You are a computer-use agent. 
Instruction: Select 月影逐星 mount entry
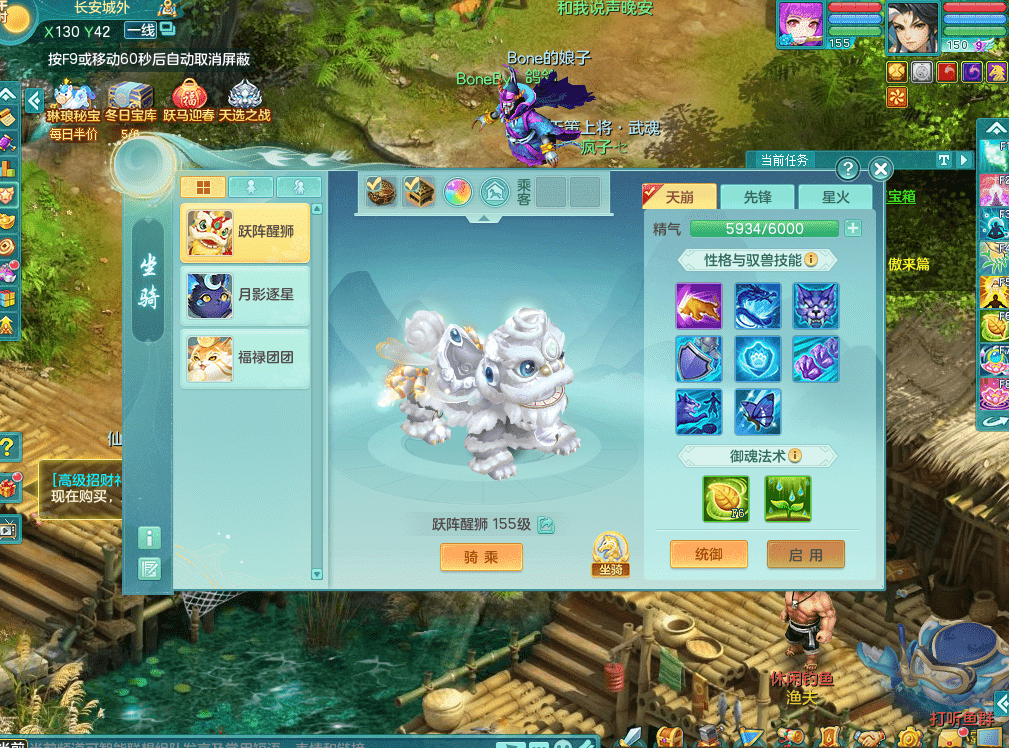[245, 296]
